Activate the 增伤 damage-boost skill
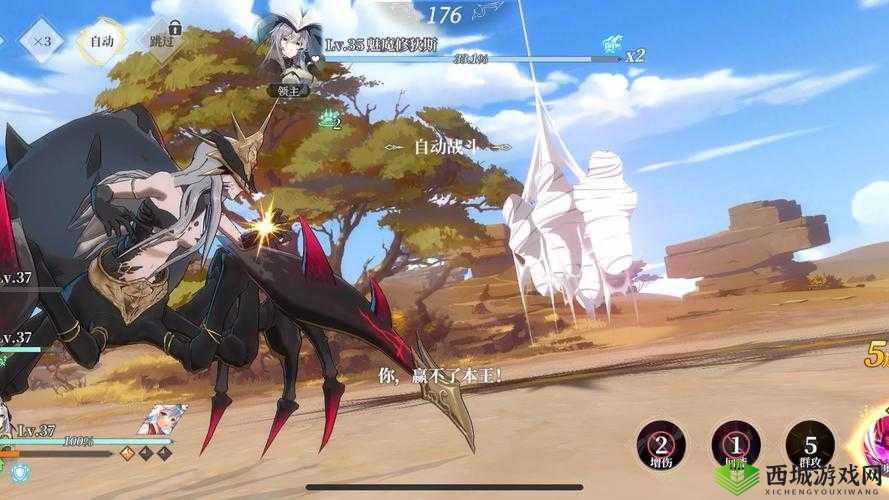The image size is (889, 500). (662, 443)
